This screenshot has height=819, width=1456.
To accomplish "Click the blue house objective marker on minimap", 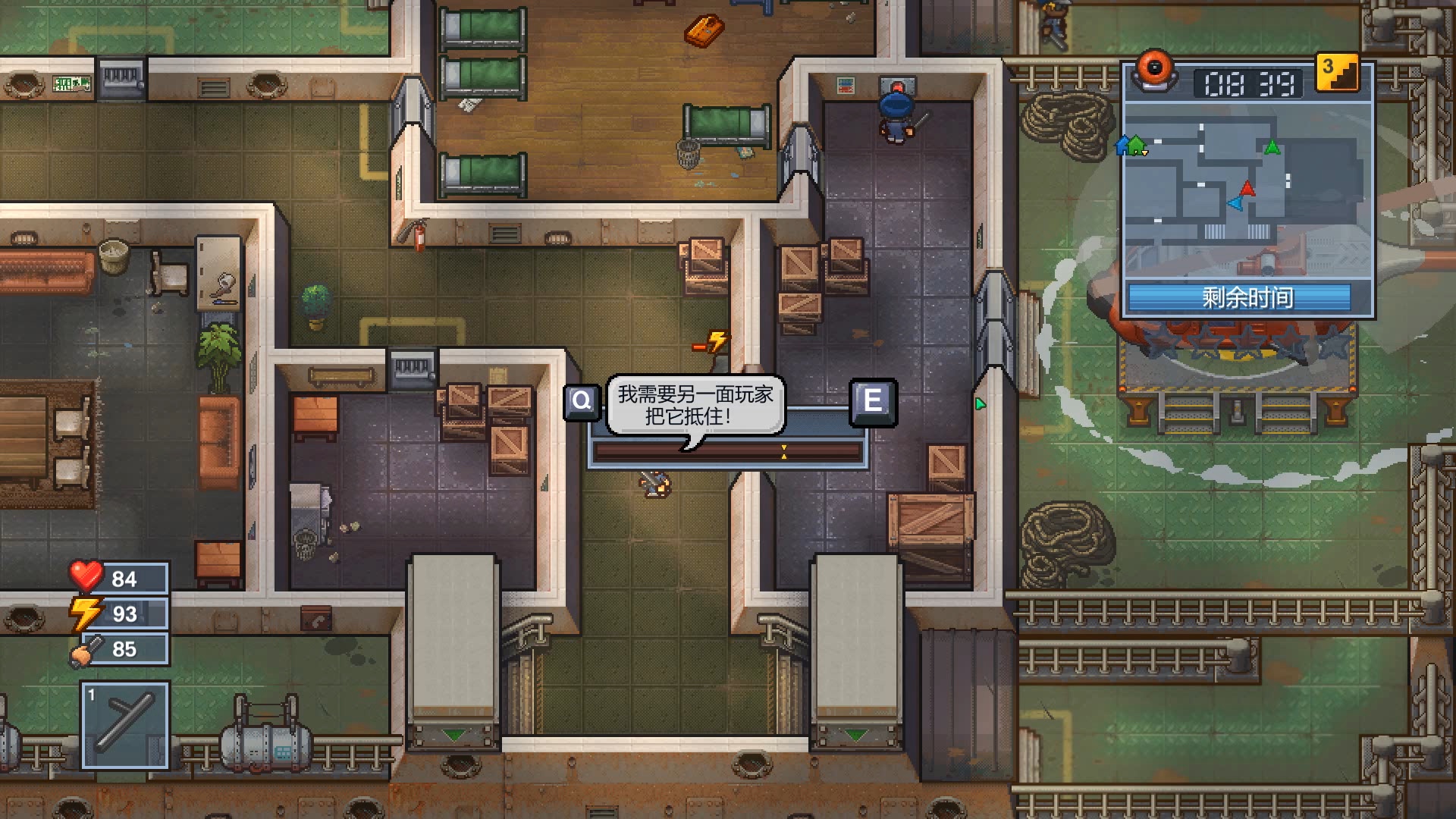I will click(1122, 146).
